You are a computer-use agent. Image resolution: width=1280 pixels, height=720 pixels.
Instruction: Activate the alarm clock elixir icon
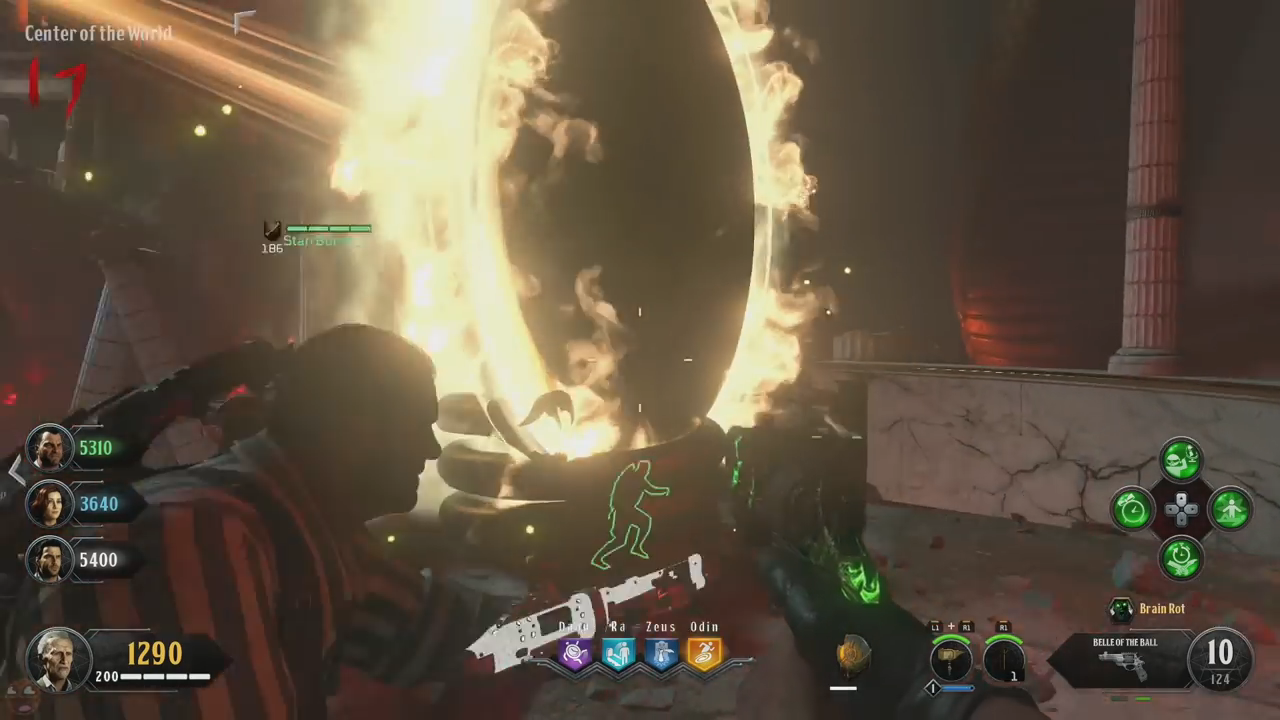coord(1132,509)
